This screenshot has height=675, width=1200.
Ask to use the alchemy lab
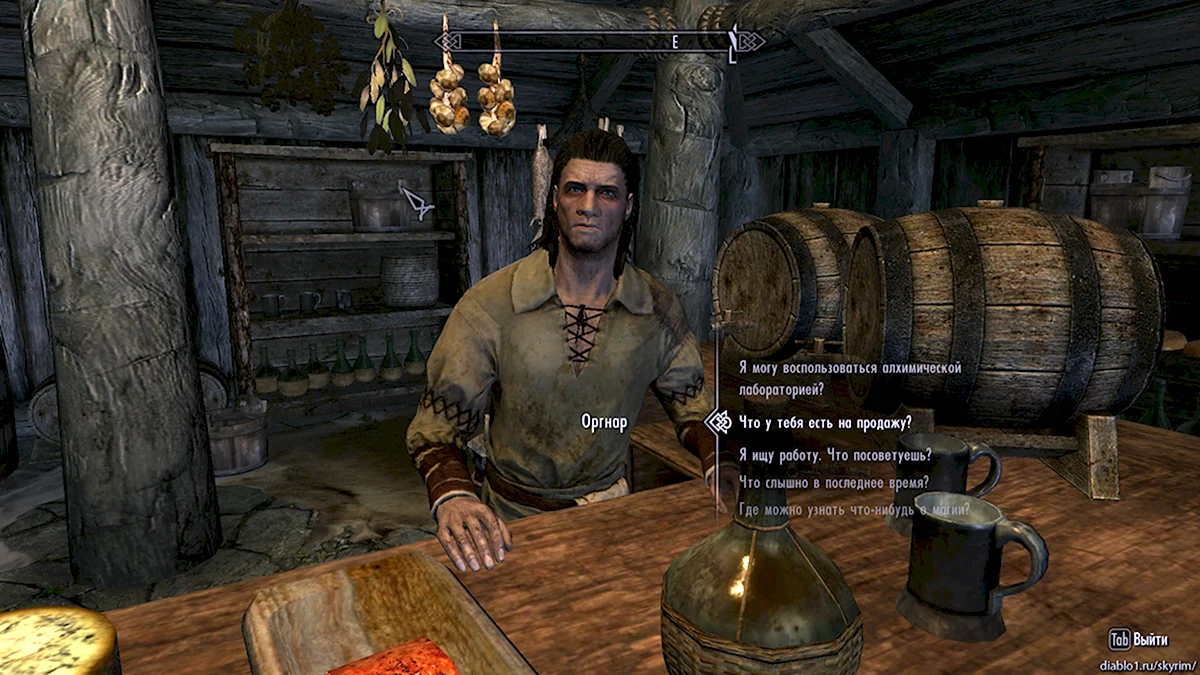[849, 378]
